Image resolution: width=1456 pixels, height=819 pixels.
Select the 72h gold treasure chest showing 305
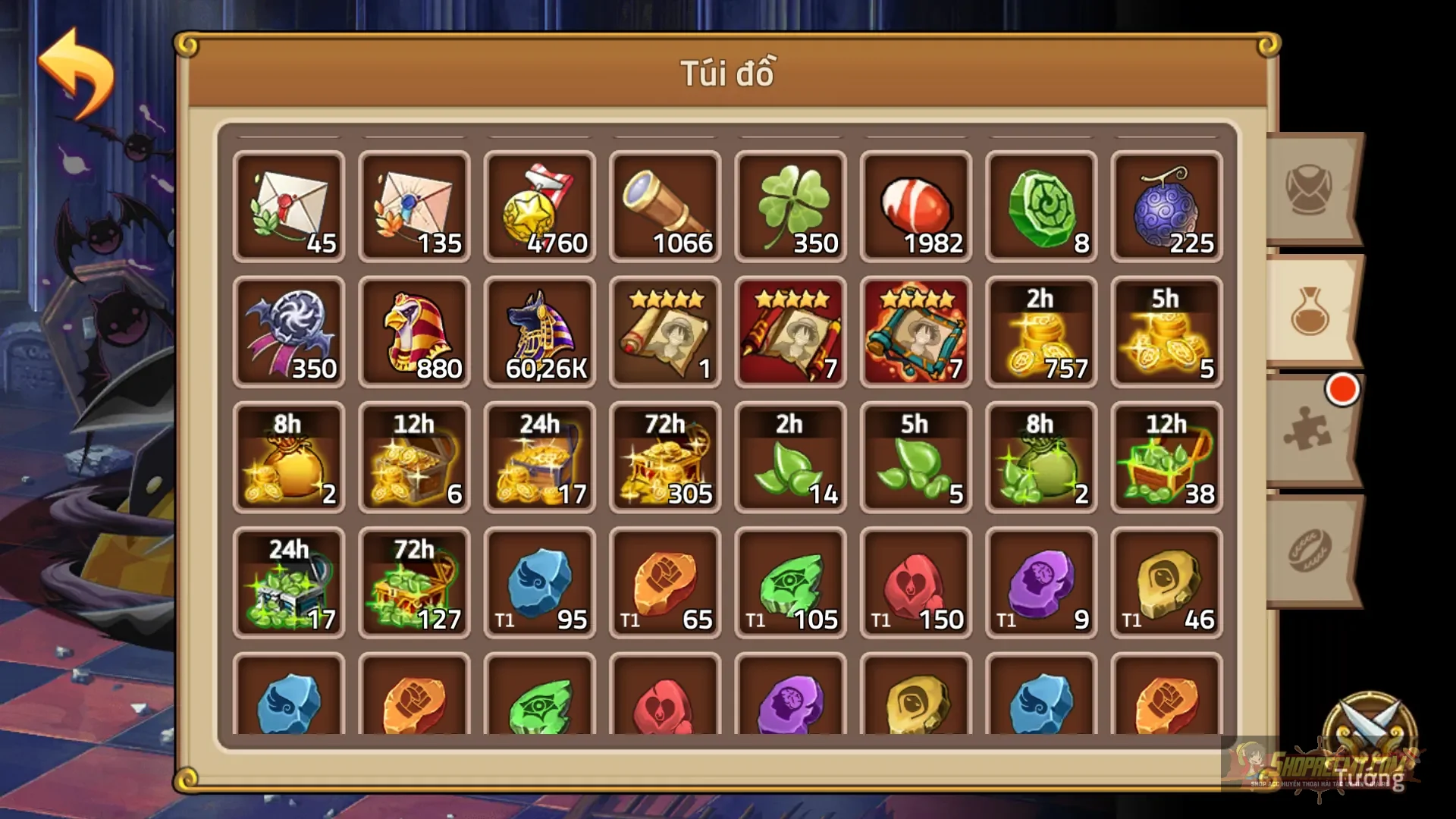tap(665, 457)
